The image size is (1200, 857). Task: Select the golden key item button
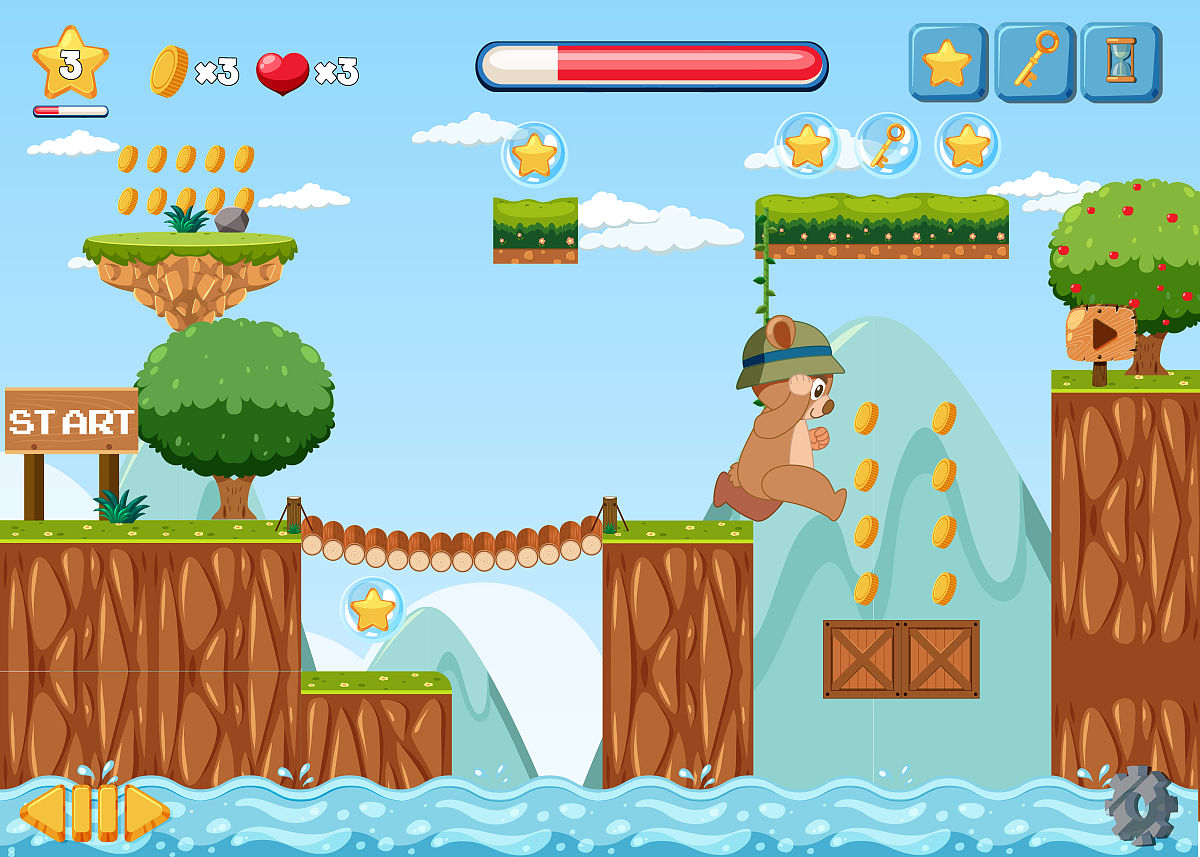coord(1033,62)
